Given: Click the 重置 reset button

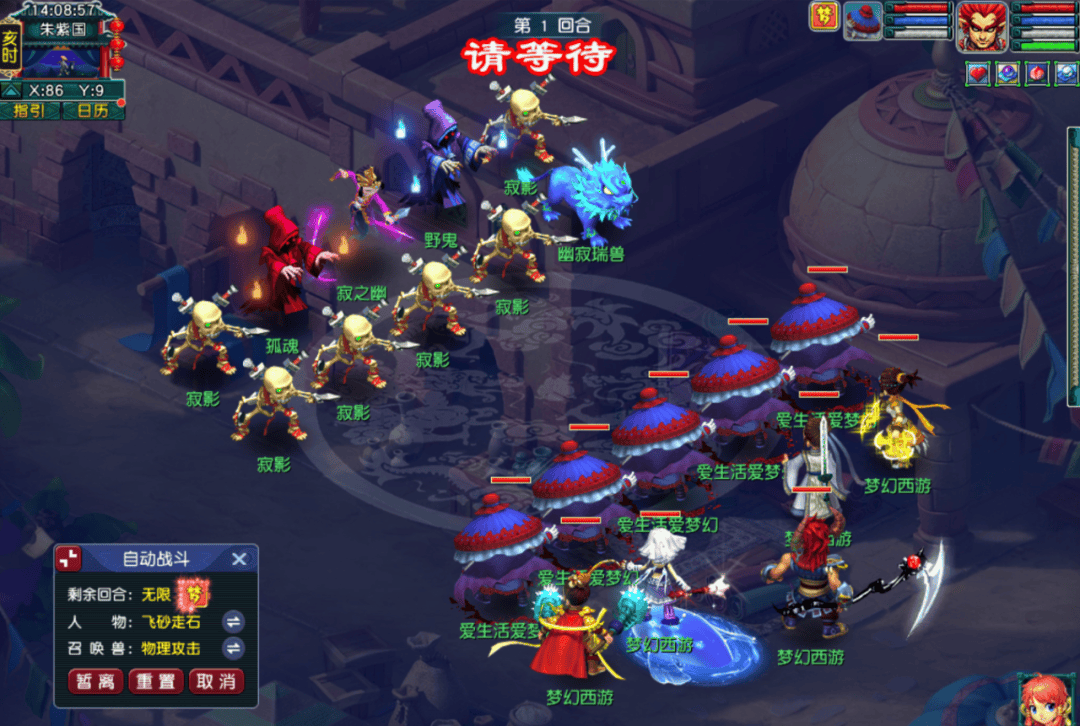Looking at the screenshot, I should click(x=156, y=681).
